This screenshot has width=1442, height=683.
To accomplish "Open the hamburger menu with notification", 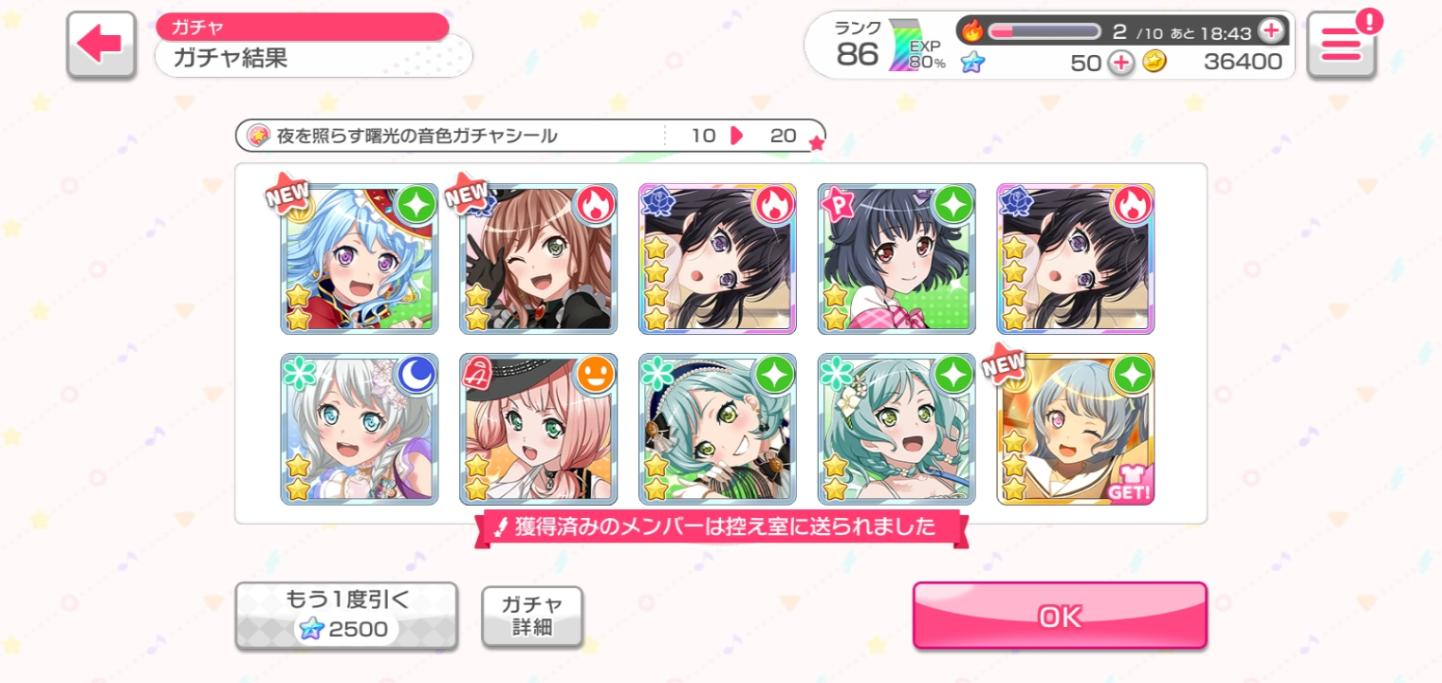I will [1341, 45].
